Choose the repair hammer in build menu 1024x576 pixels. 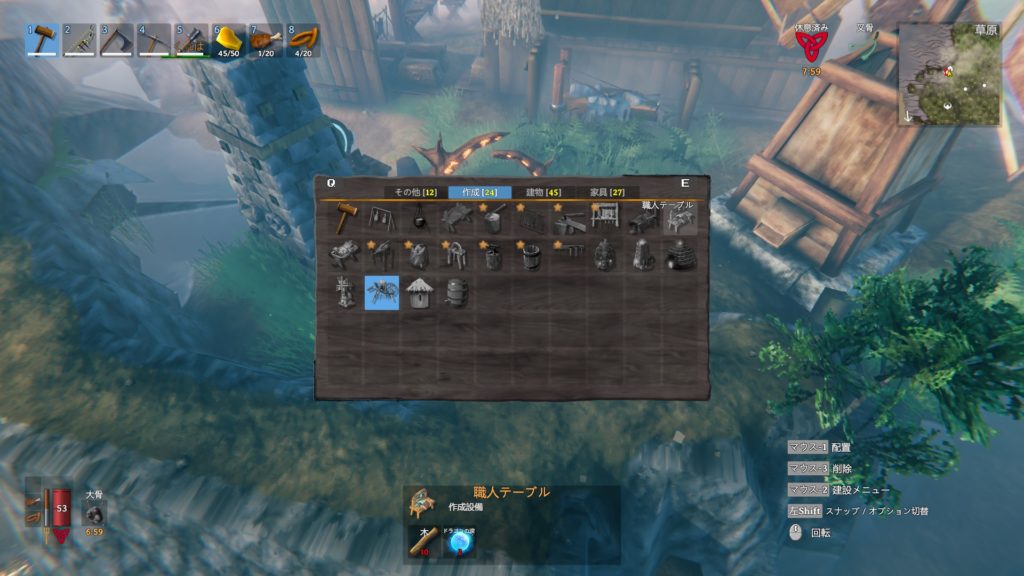pos(345,218)
